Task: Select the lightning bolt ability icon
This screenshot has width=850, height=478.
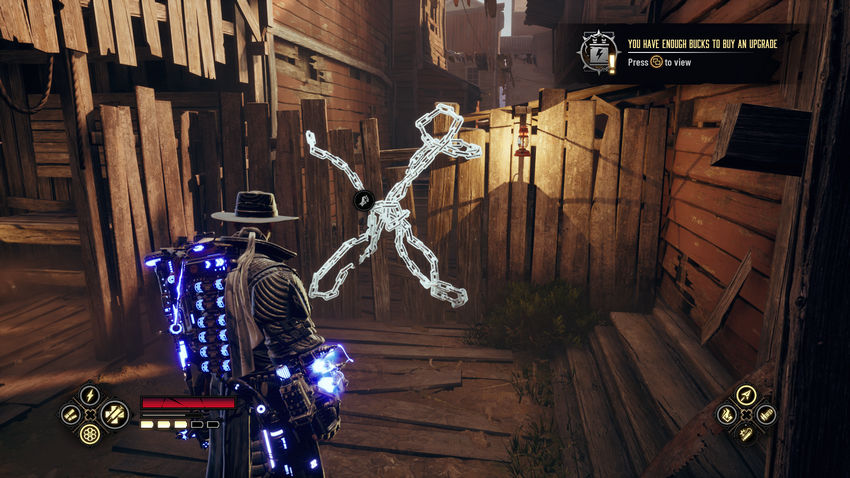Action: tap(90, 394)
